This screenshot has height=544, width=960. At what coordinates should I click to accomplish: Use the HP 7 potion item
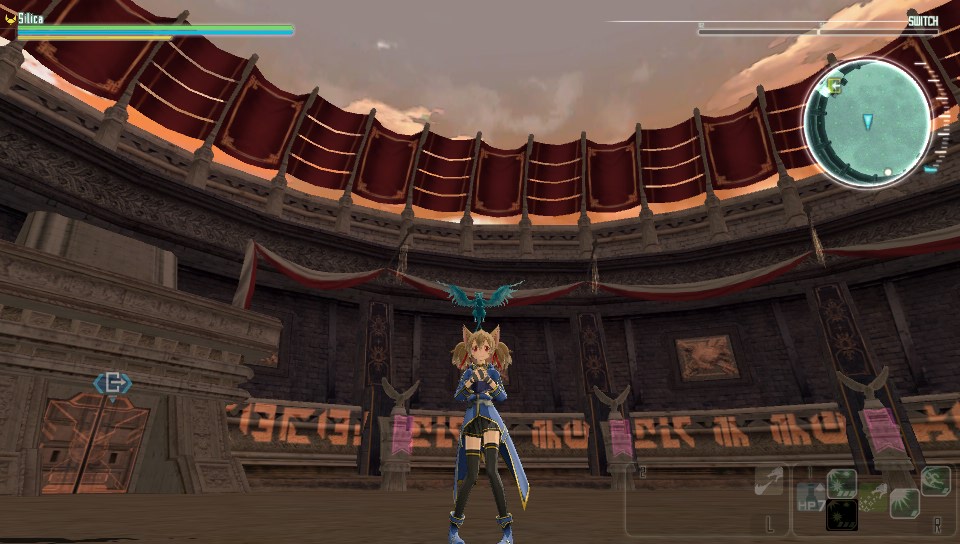click(x=810, y=497)
